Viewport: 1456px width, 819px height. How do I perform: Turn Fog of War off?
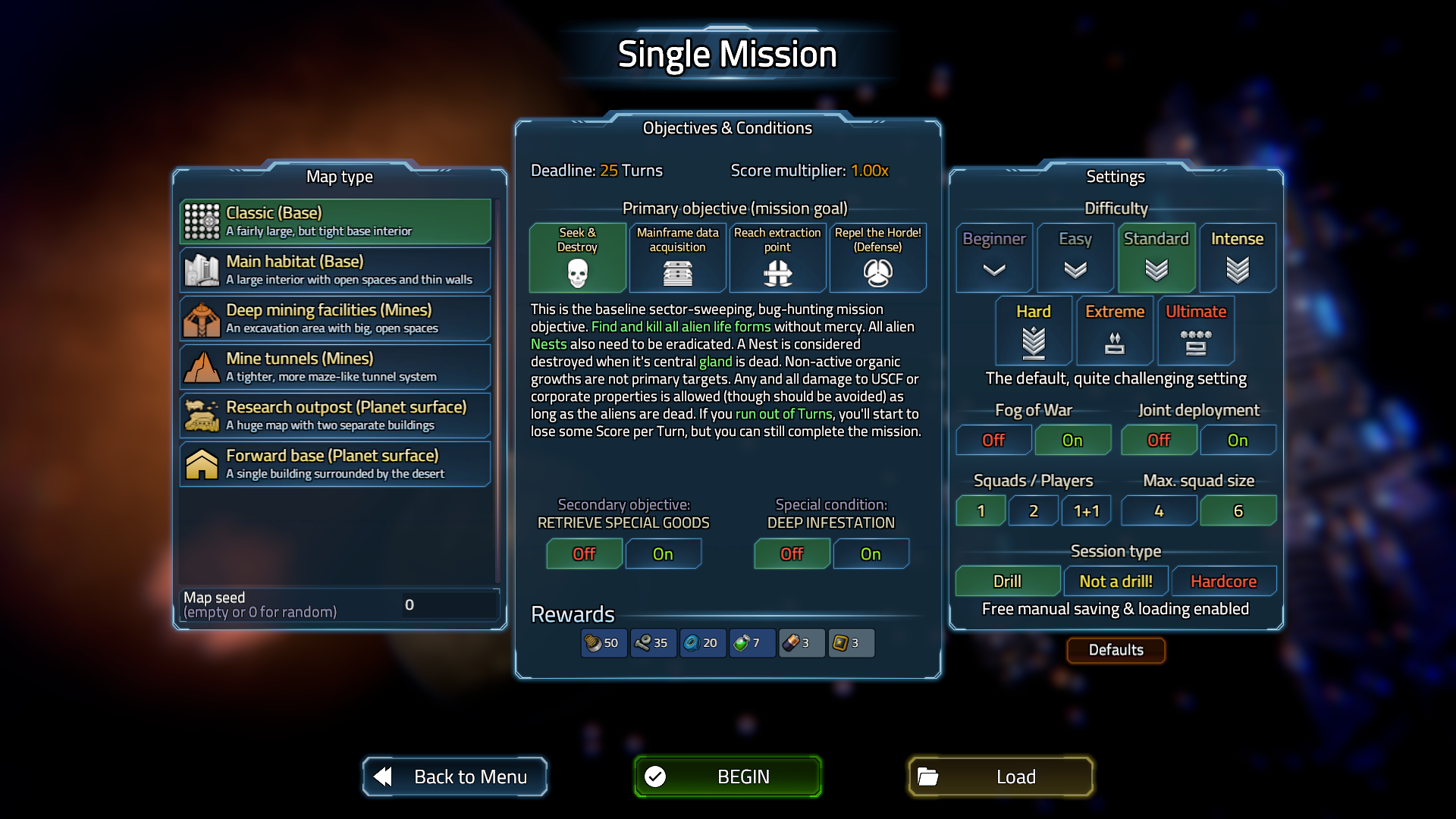click(x=993, y=441)
